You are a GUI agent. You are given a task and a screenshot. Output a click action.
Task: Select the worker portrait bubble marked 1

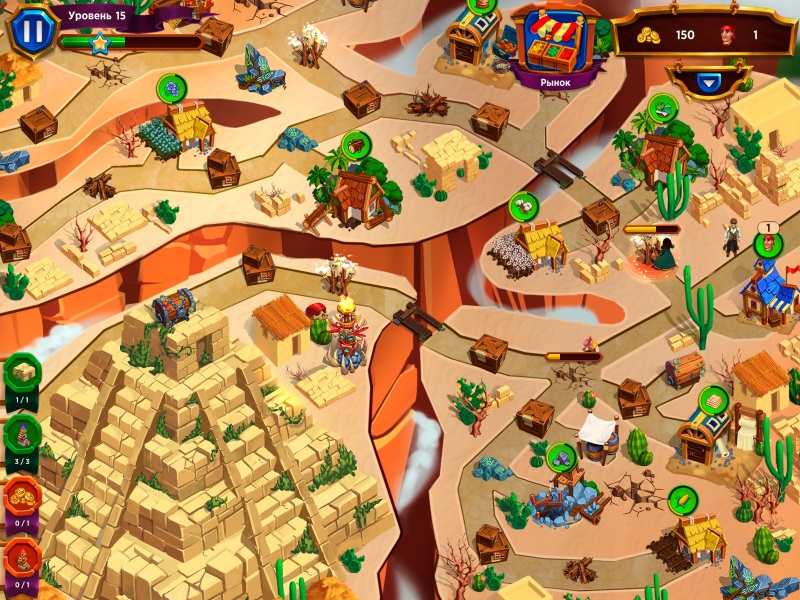[767, 243]
